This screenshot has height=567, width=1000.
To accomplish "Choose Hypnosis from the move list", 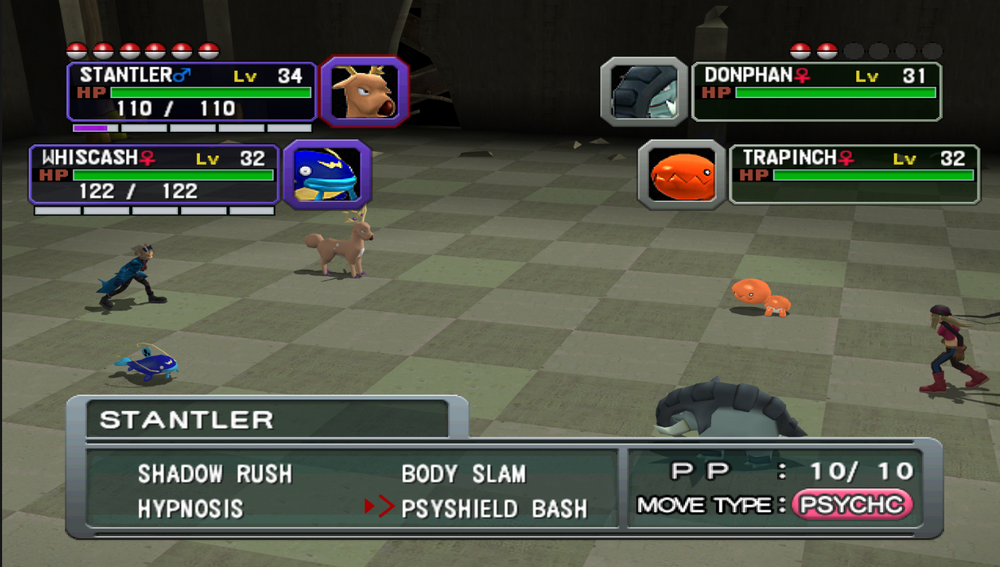I will pos(190,508).
